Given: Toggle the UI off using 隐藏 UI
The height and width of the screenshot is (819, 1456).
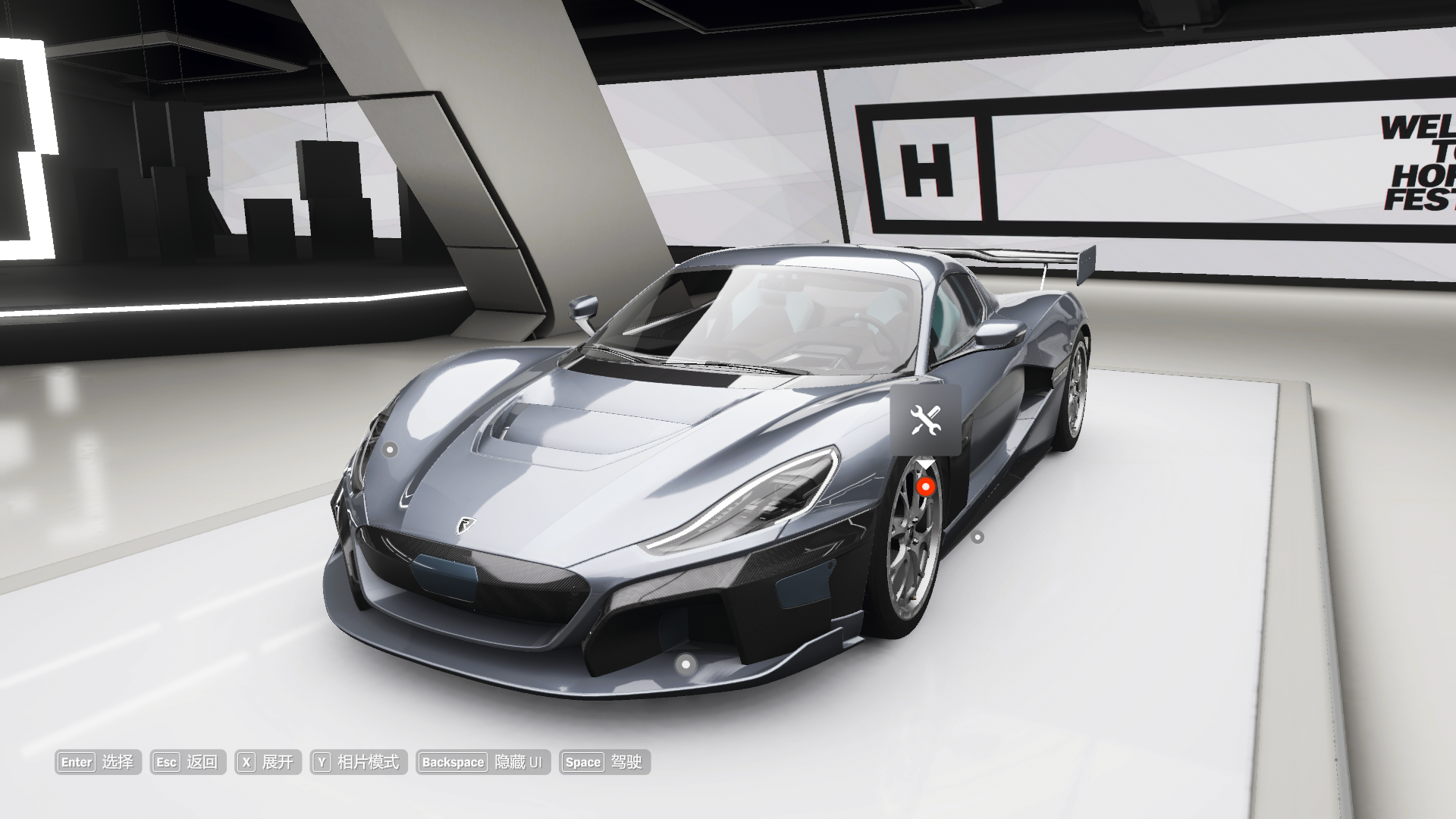Looking at the screenshot, I should [519, 763].
